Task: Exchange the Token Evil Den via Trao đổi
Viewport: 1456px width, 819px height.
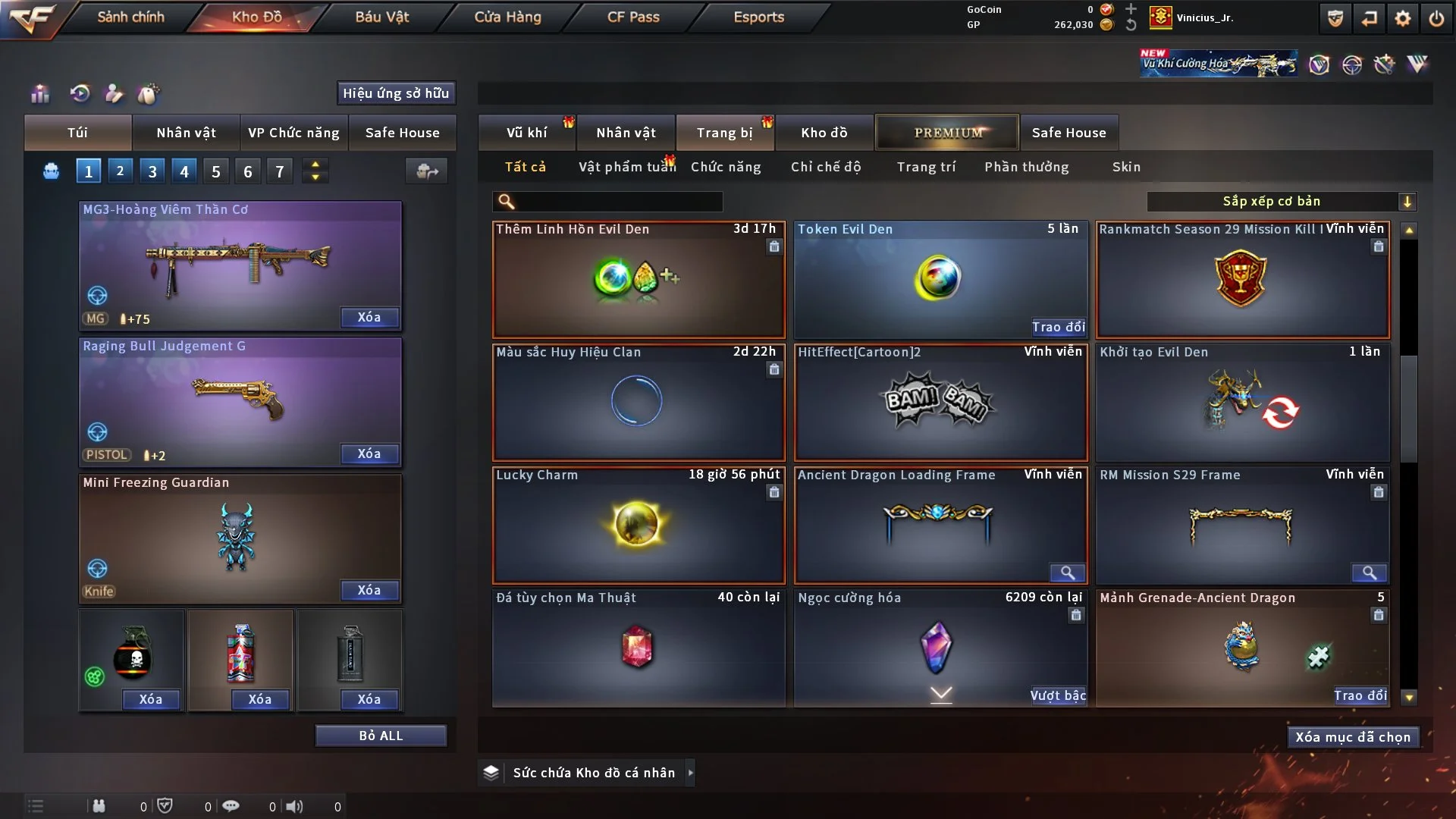Action: (x=1058, y=327)
